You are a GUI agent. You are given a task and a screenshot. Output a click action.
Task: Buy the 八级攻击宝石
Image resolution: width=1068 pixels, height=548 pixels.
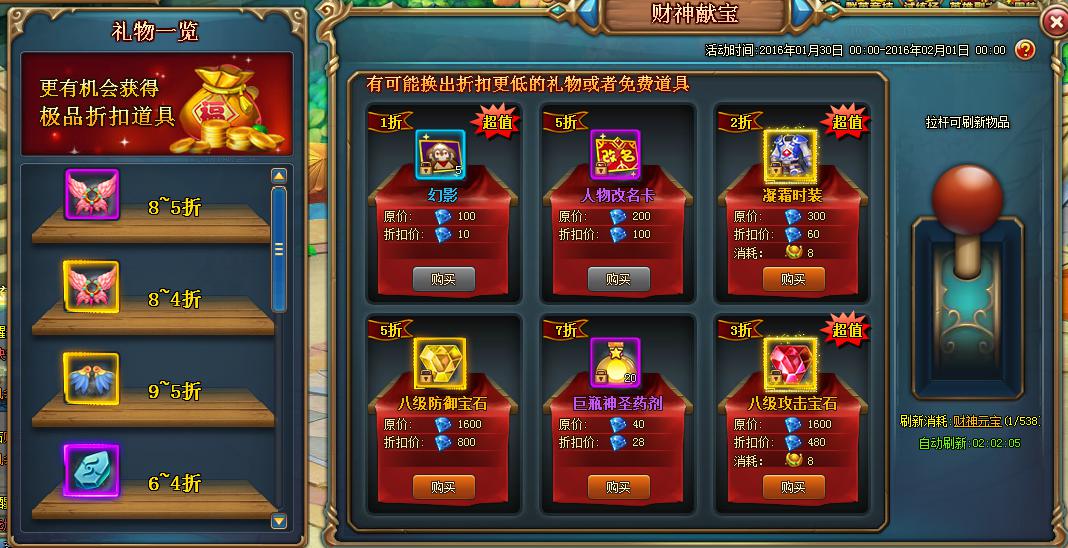793,487
